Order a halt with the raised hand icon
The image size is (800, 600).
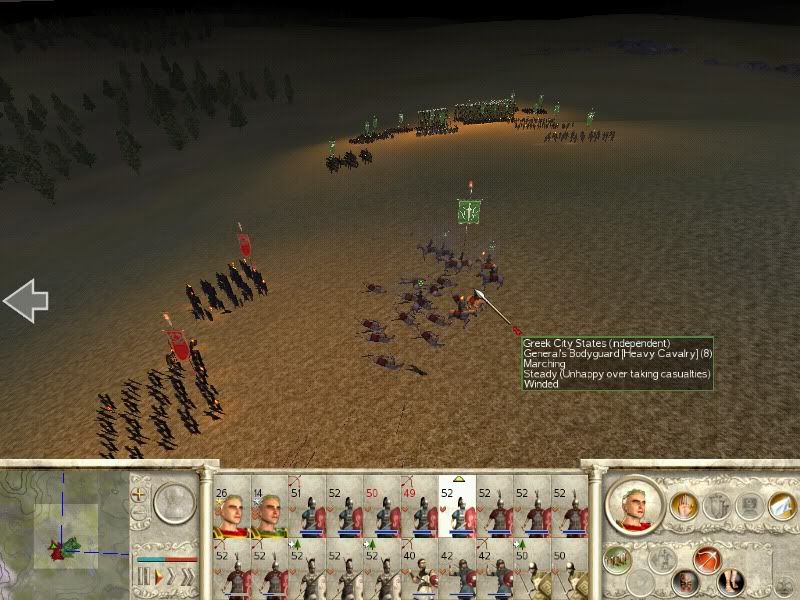point(685,507)
